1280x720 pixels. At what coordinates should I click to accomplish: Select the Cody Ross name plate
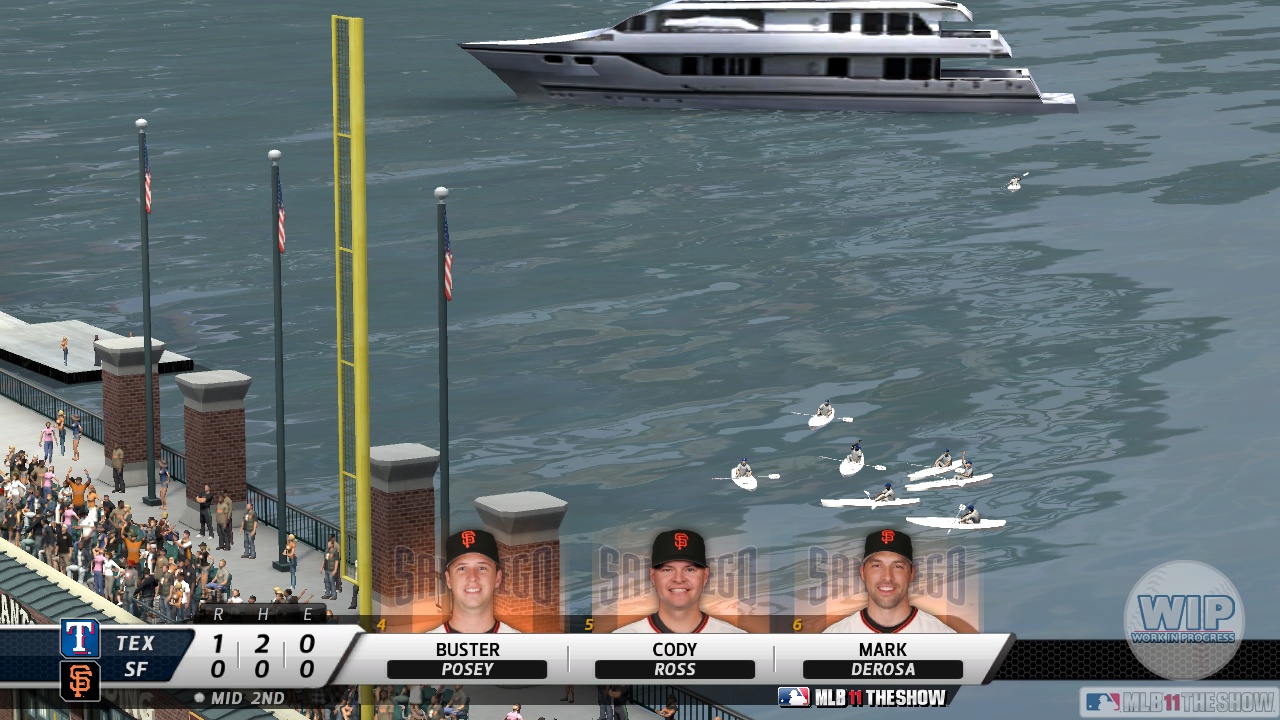pos(675,659)
